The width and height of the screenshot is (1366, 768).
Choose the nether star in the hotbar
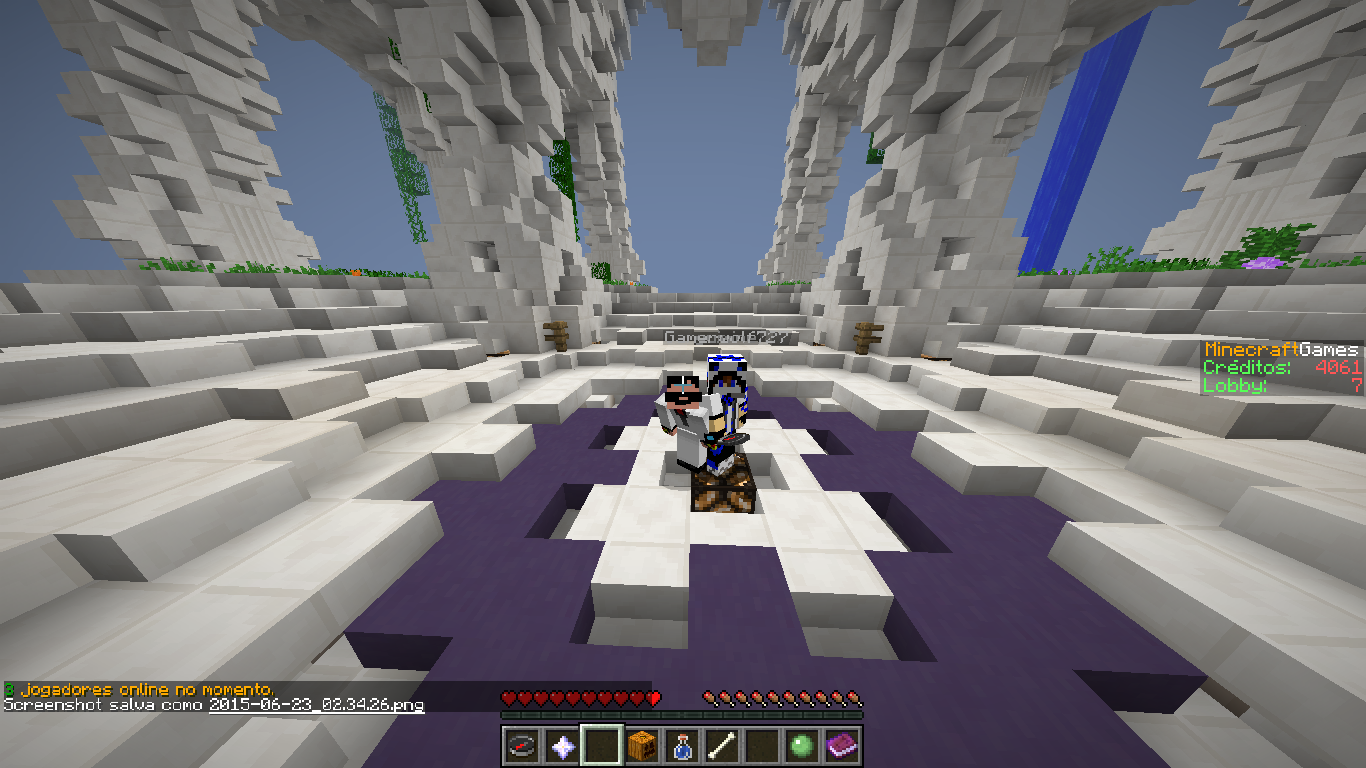click(562, 746)
